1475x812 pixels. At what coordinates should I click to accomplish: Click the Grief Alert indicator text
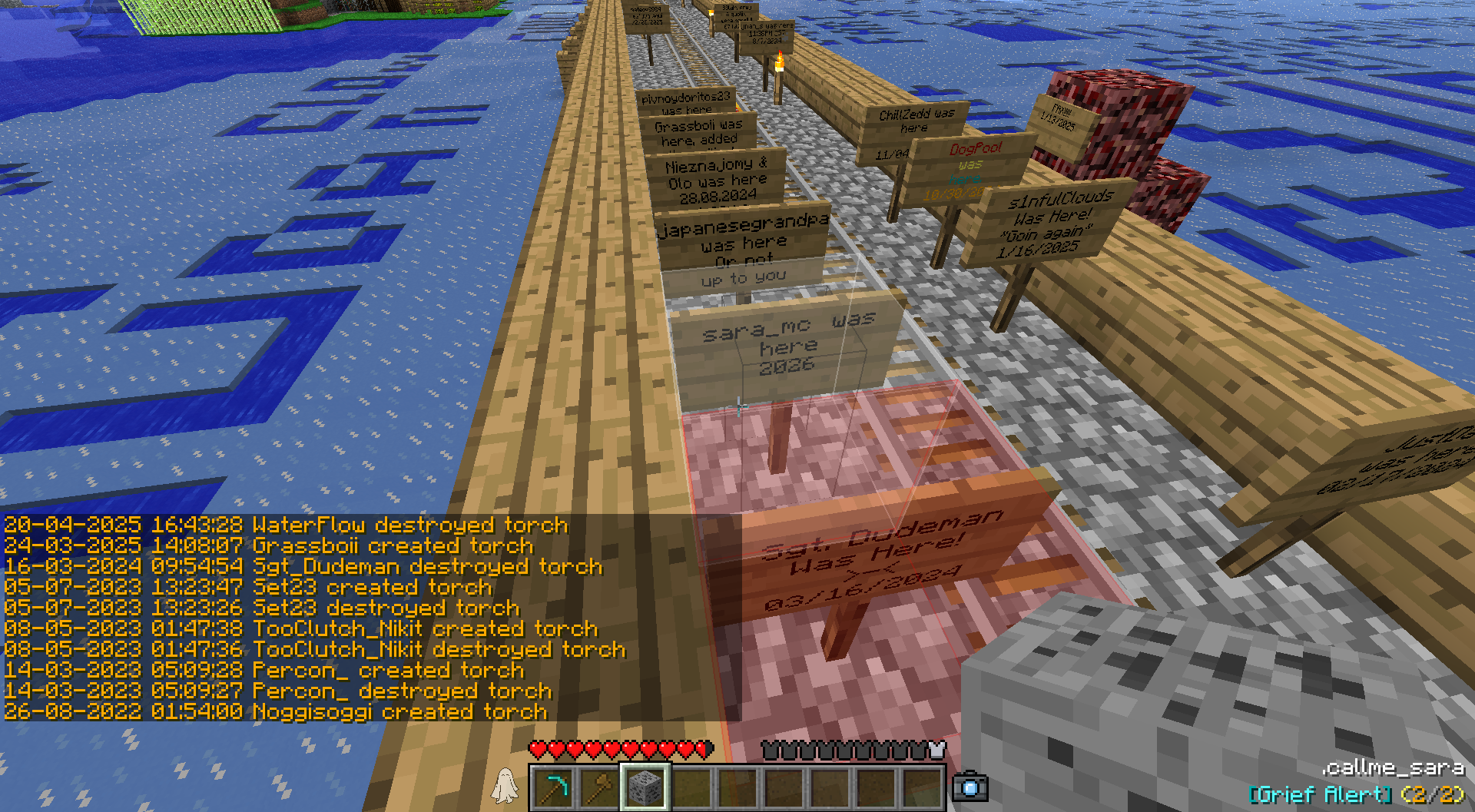coord(1356,794)
